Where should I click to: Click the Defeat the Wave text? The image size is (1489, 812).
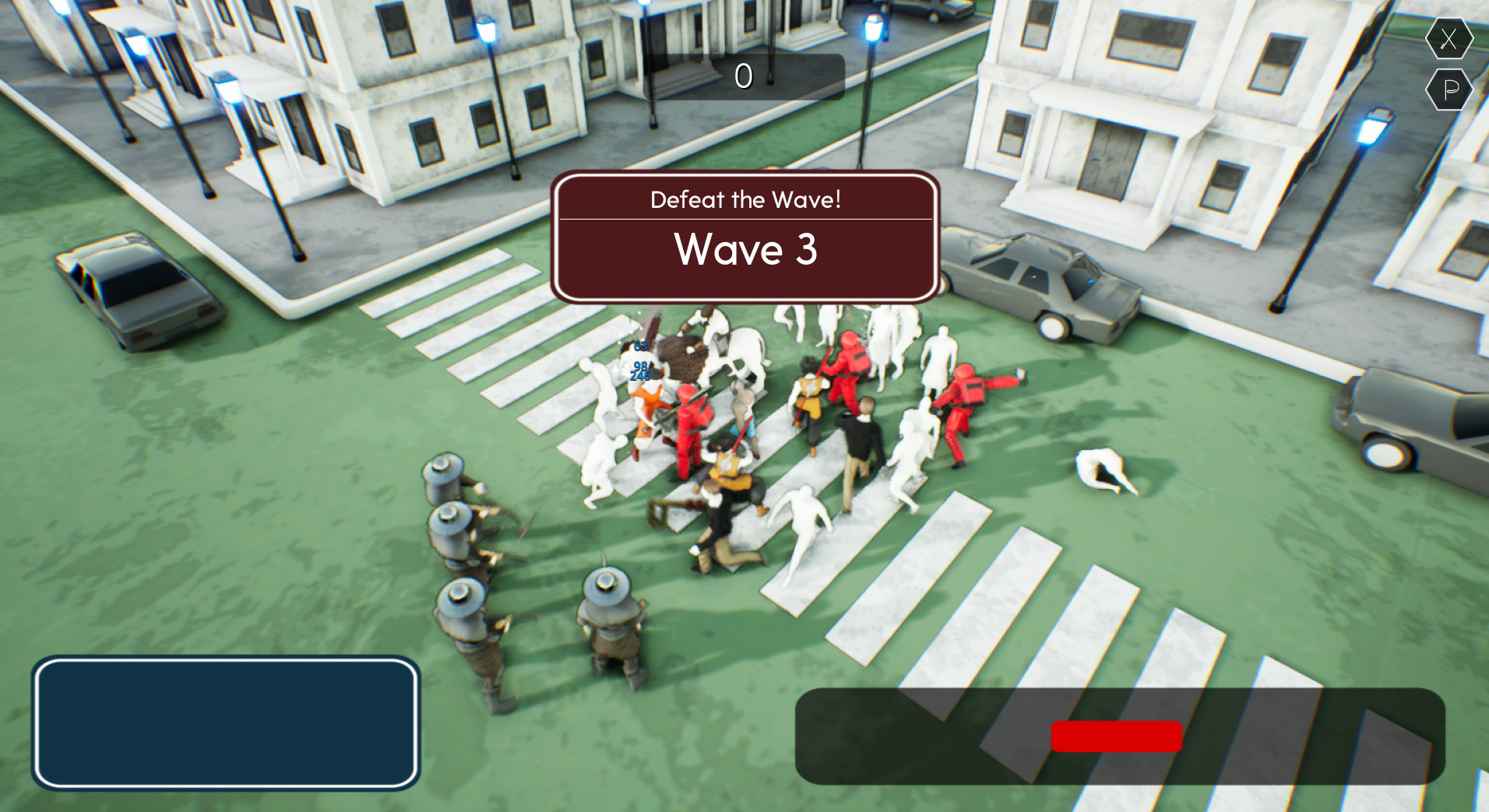tap(745, 199)
